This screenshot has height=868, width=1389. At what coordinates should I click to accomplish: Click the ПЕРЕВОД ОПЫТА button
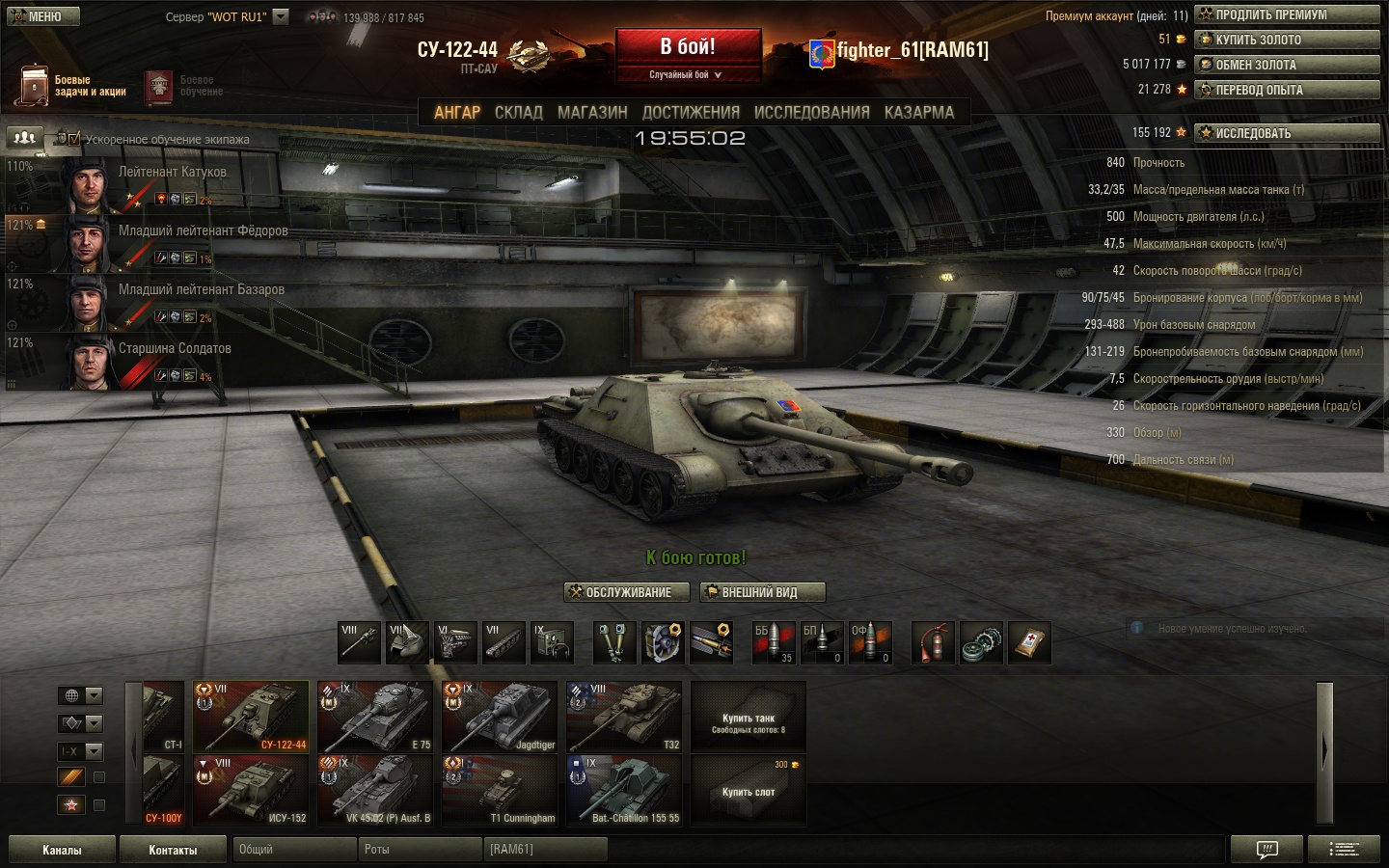click(1287, 90)
